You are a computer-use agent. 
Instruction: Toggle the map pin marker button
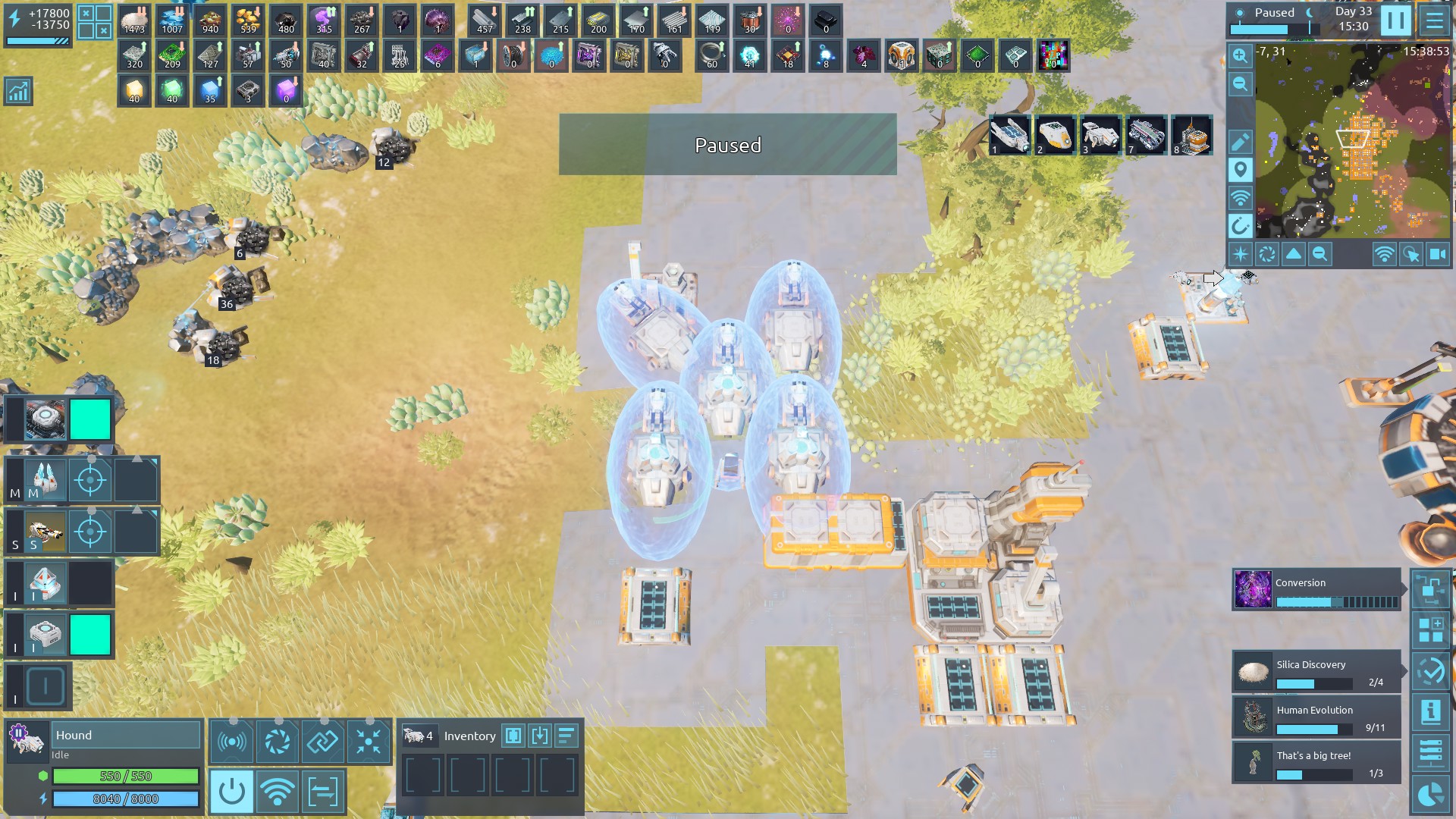click(1240, 170)
